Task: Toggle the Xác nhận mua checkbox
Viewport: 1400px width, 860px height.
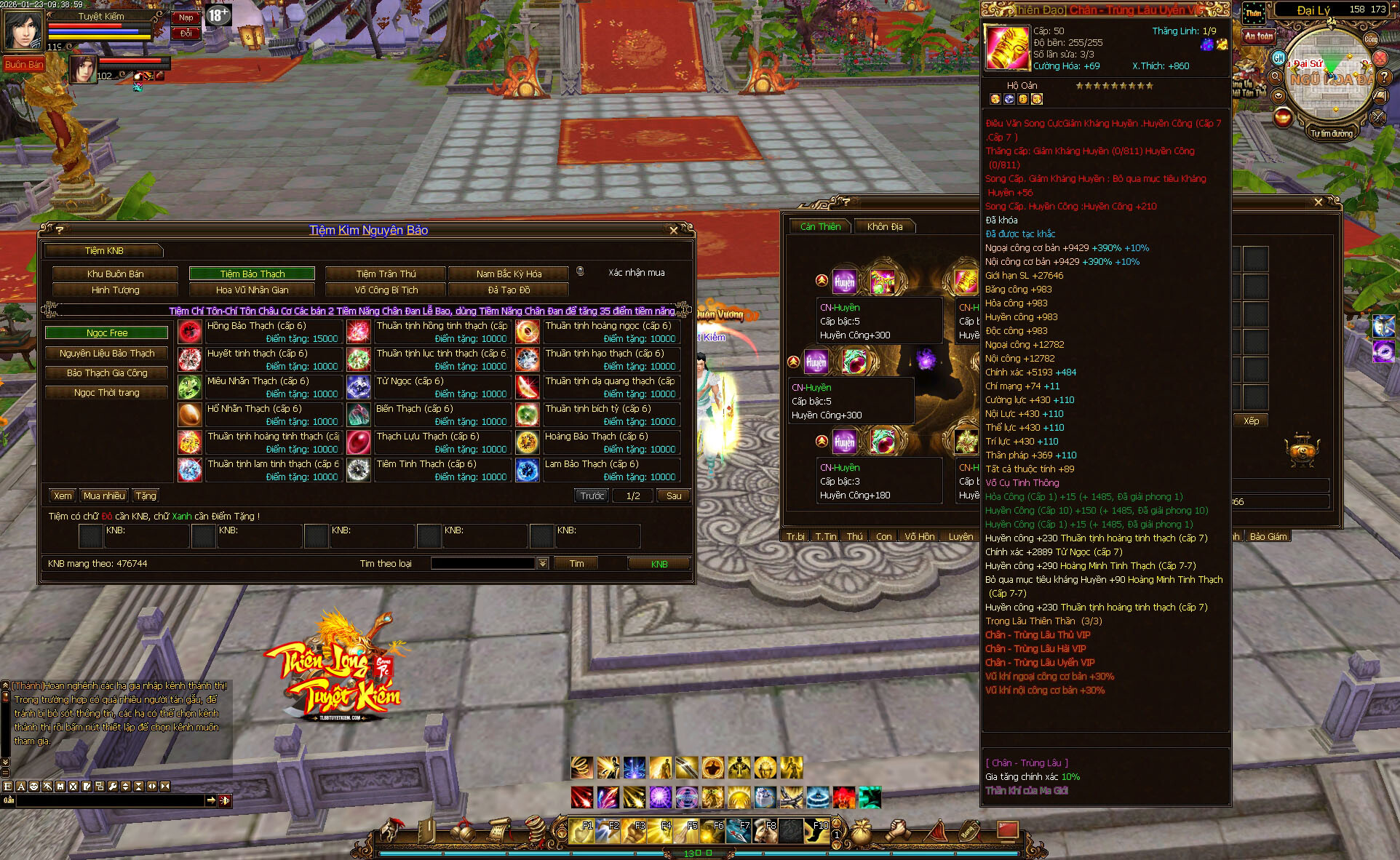Action: tap(580, 271)
